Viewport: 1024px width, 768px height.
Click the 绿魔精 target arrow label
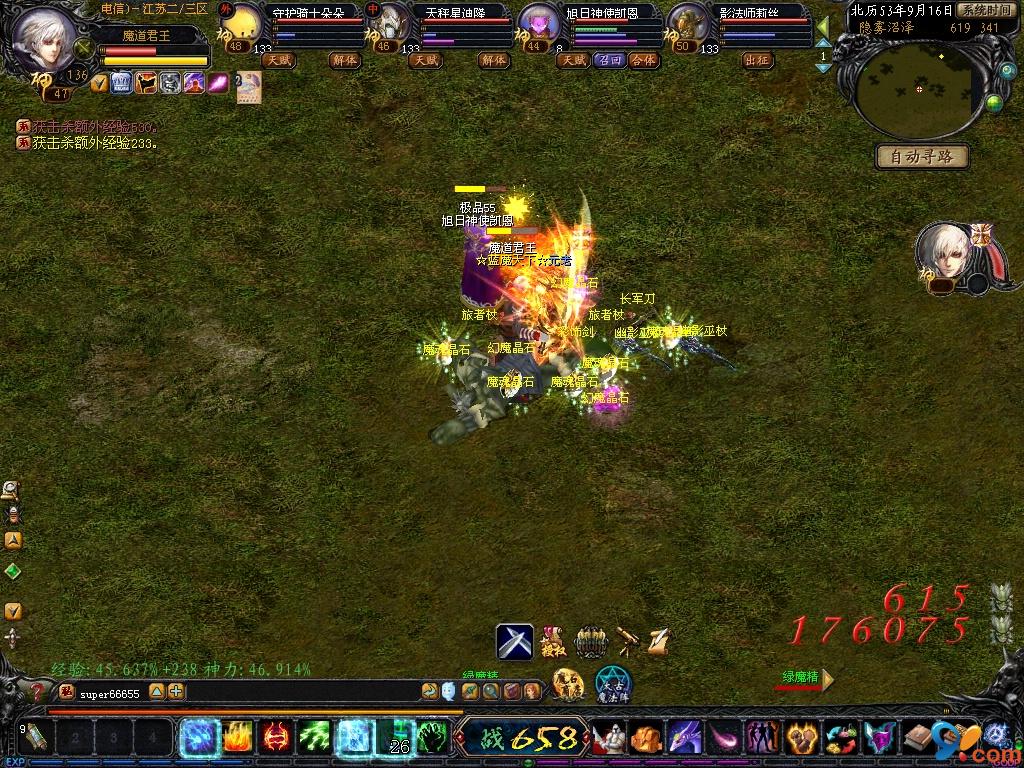(806, 678)
